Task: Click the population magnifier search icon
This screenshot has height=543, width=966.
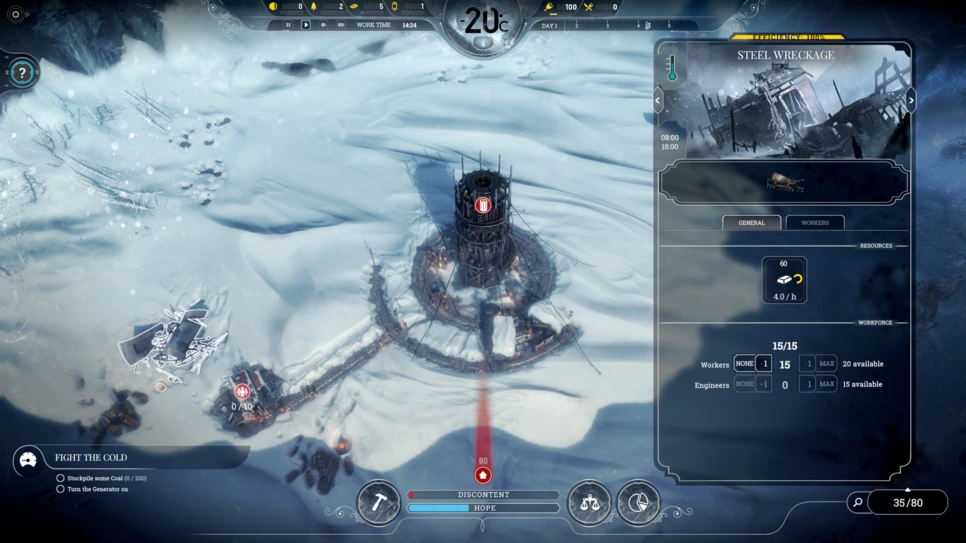Action: point(857,503)
